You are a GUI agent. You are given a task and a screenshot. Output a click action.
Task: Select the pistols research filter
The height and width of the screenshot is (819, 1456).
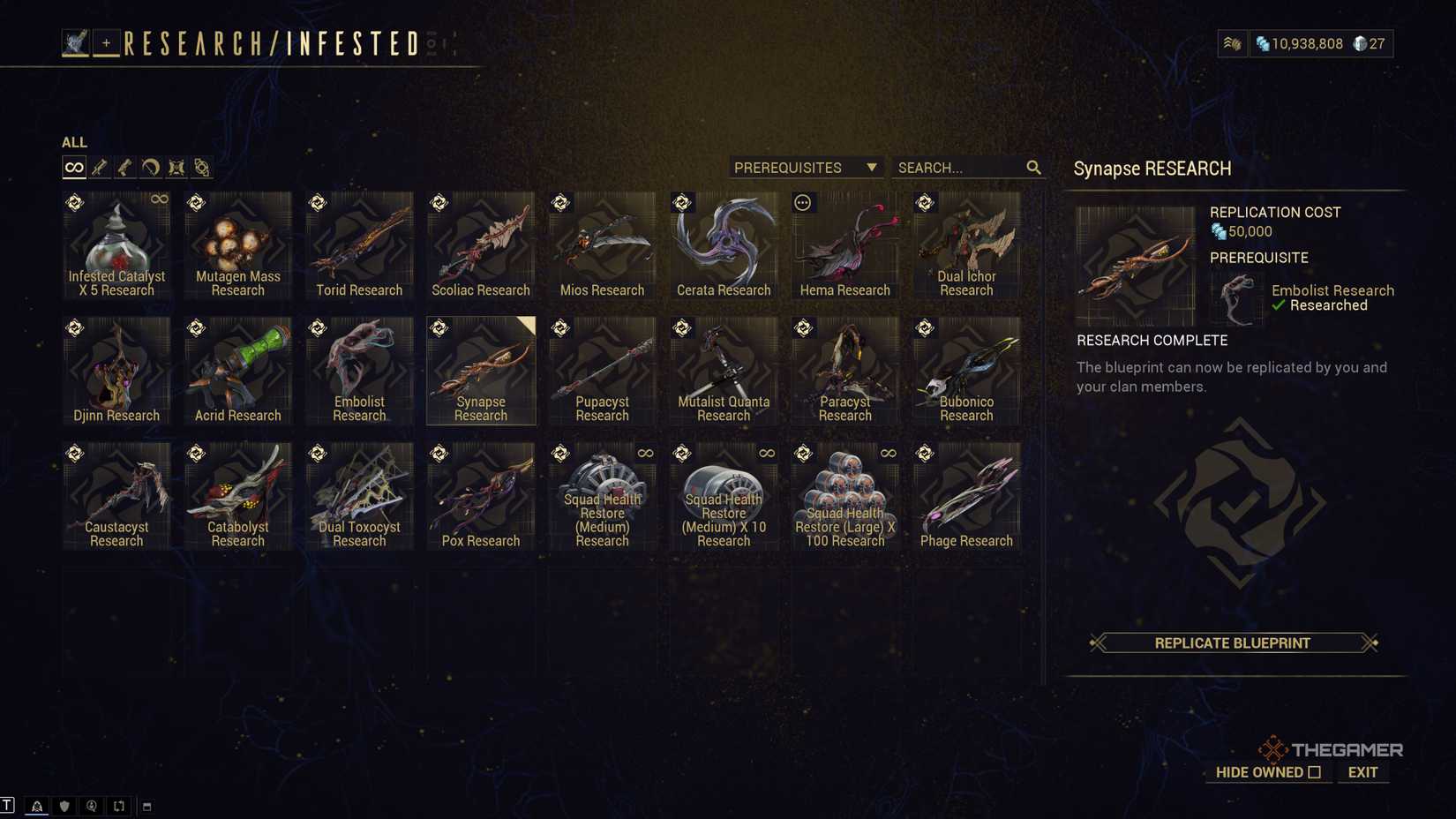(124, 167)
